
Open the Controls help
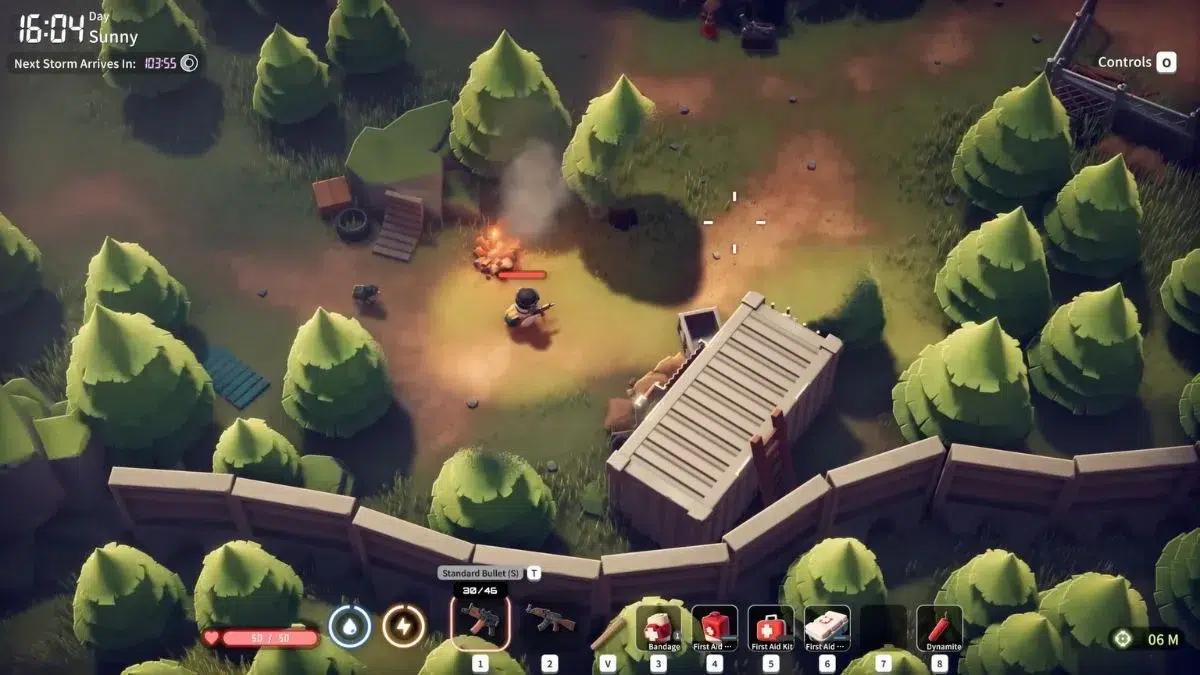[x=1136, y=63]
